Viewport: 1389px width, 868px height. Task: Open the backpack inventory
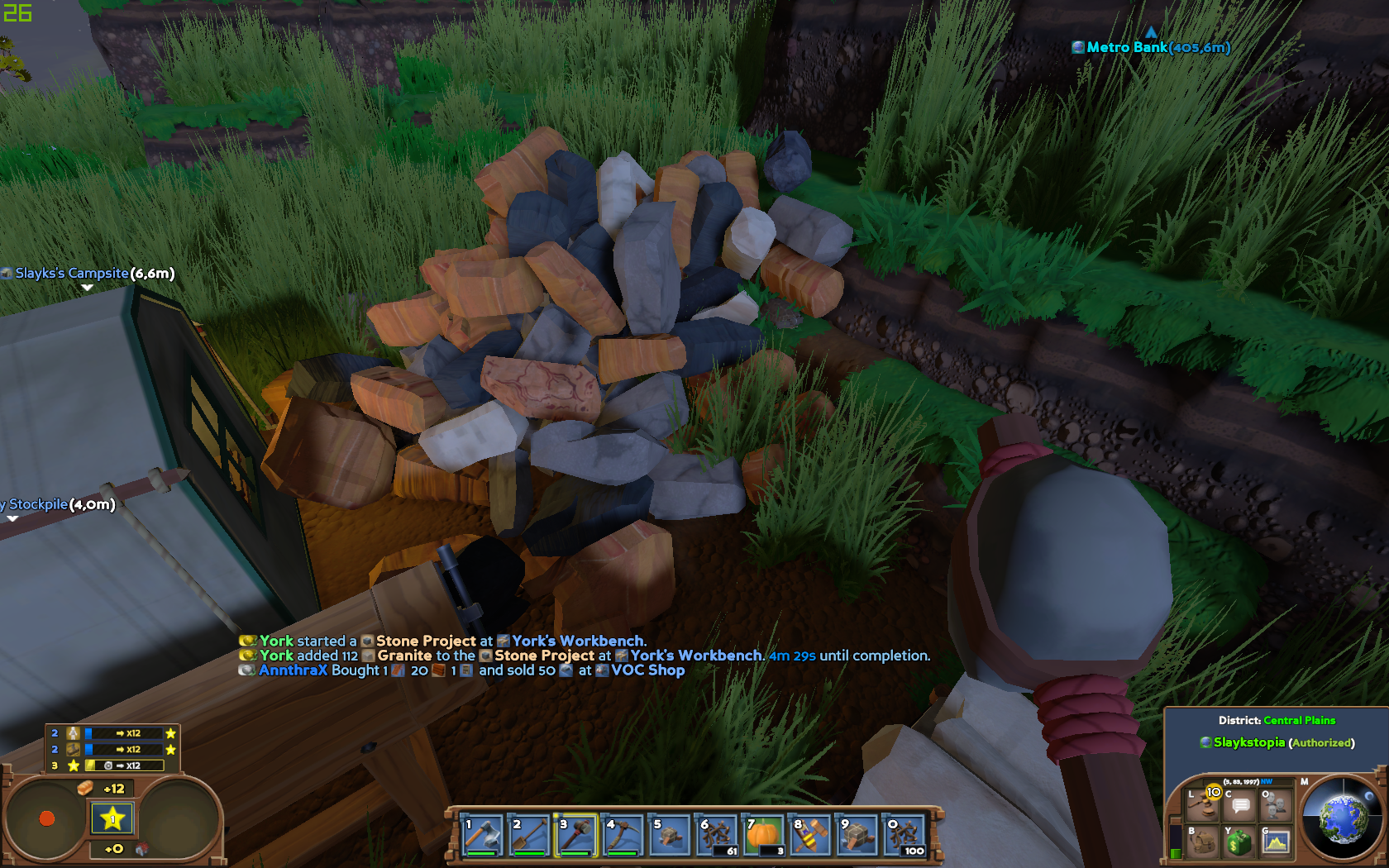(1203, 842)
